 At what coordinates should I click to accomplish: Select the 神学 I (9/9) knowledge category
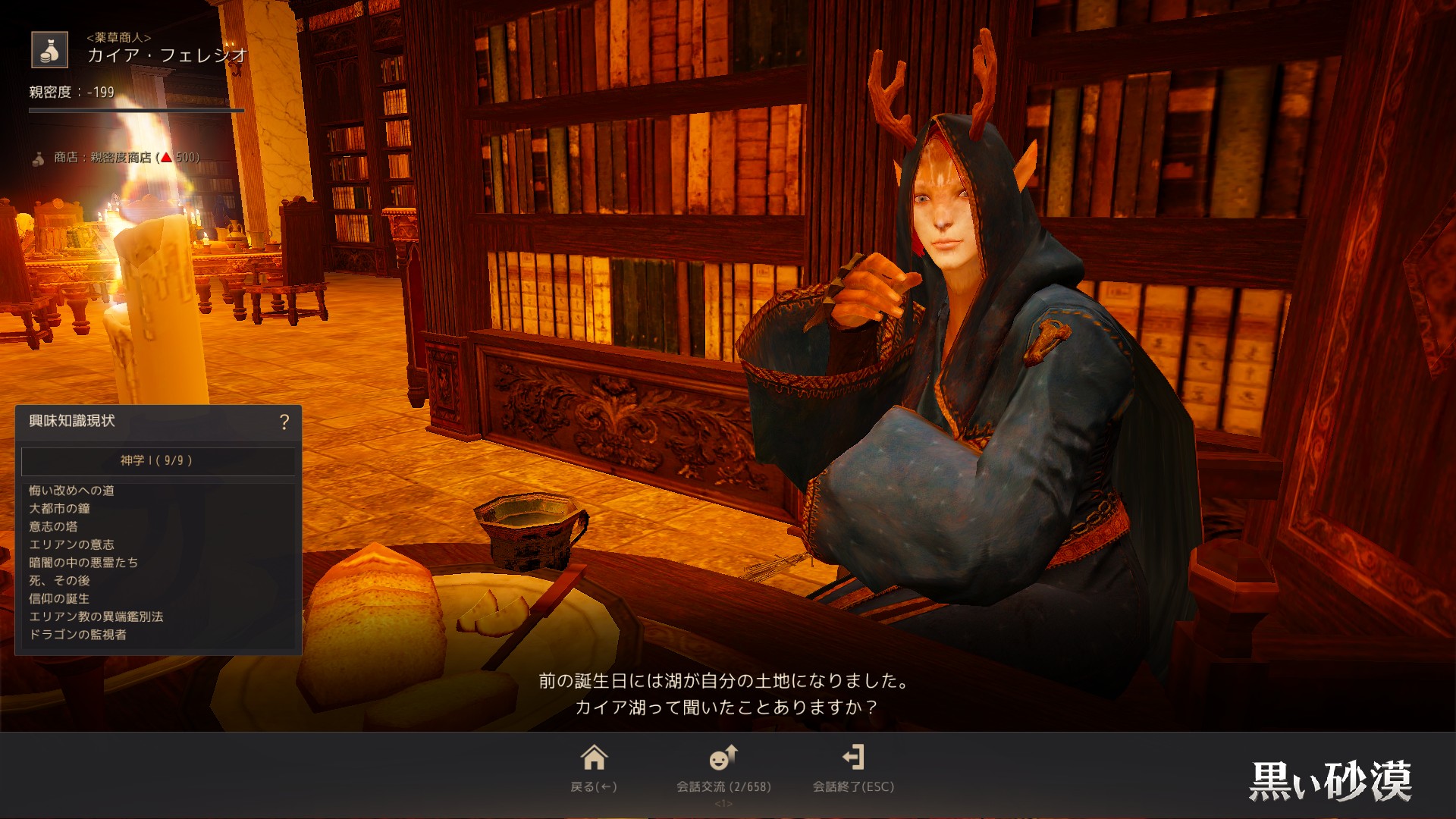(157, 460)
